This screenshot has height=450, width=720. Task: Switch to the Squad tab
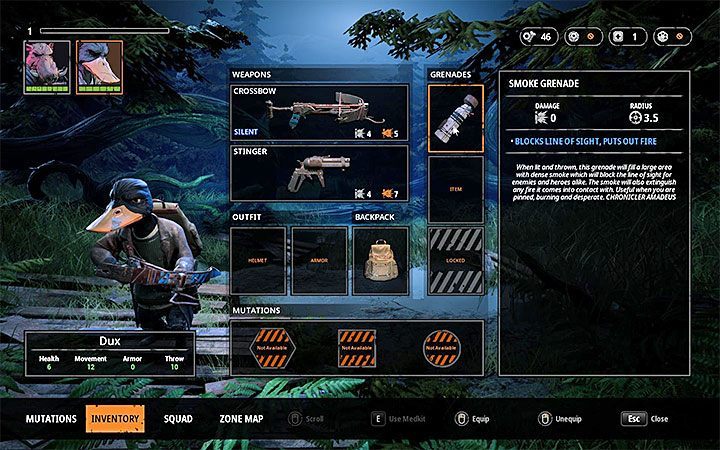click(x=179, y=418)
